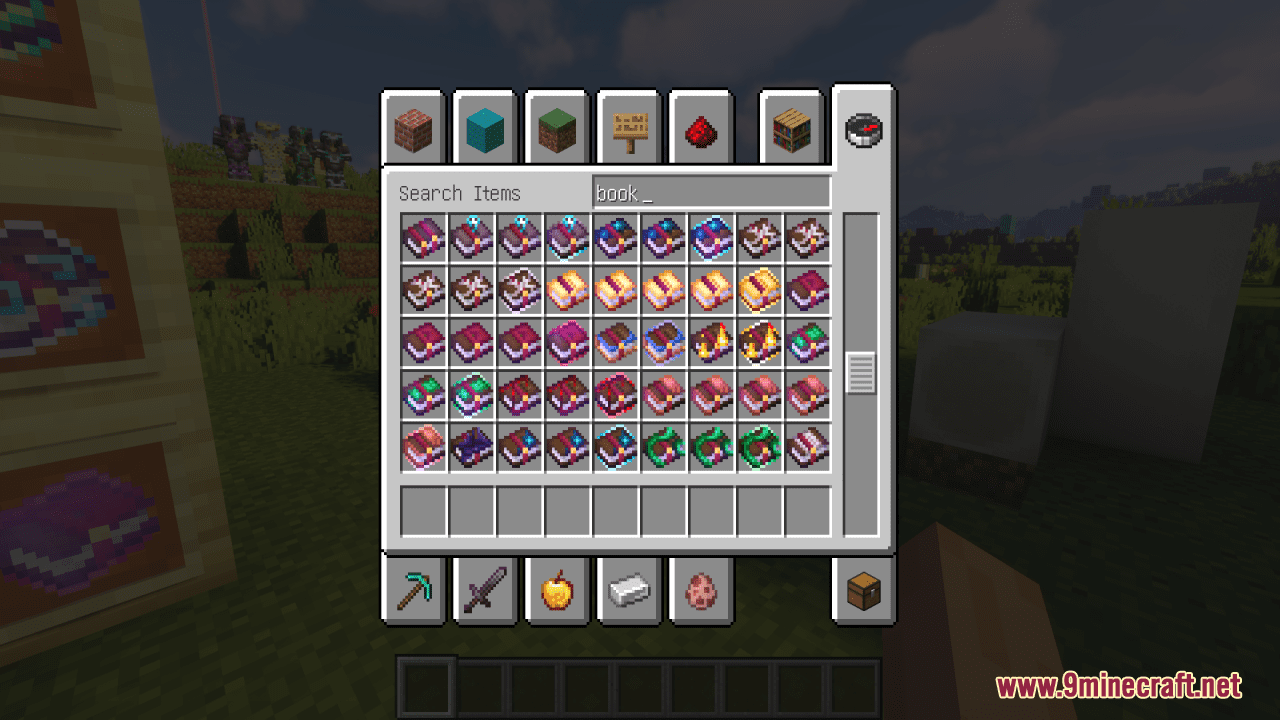Open the Ingredients tab with the iron ingot icon
1280x720 pixels.
point(629,590)
